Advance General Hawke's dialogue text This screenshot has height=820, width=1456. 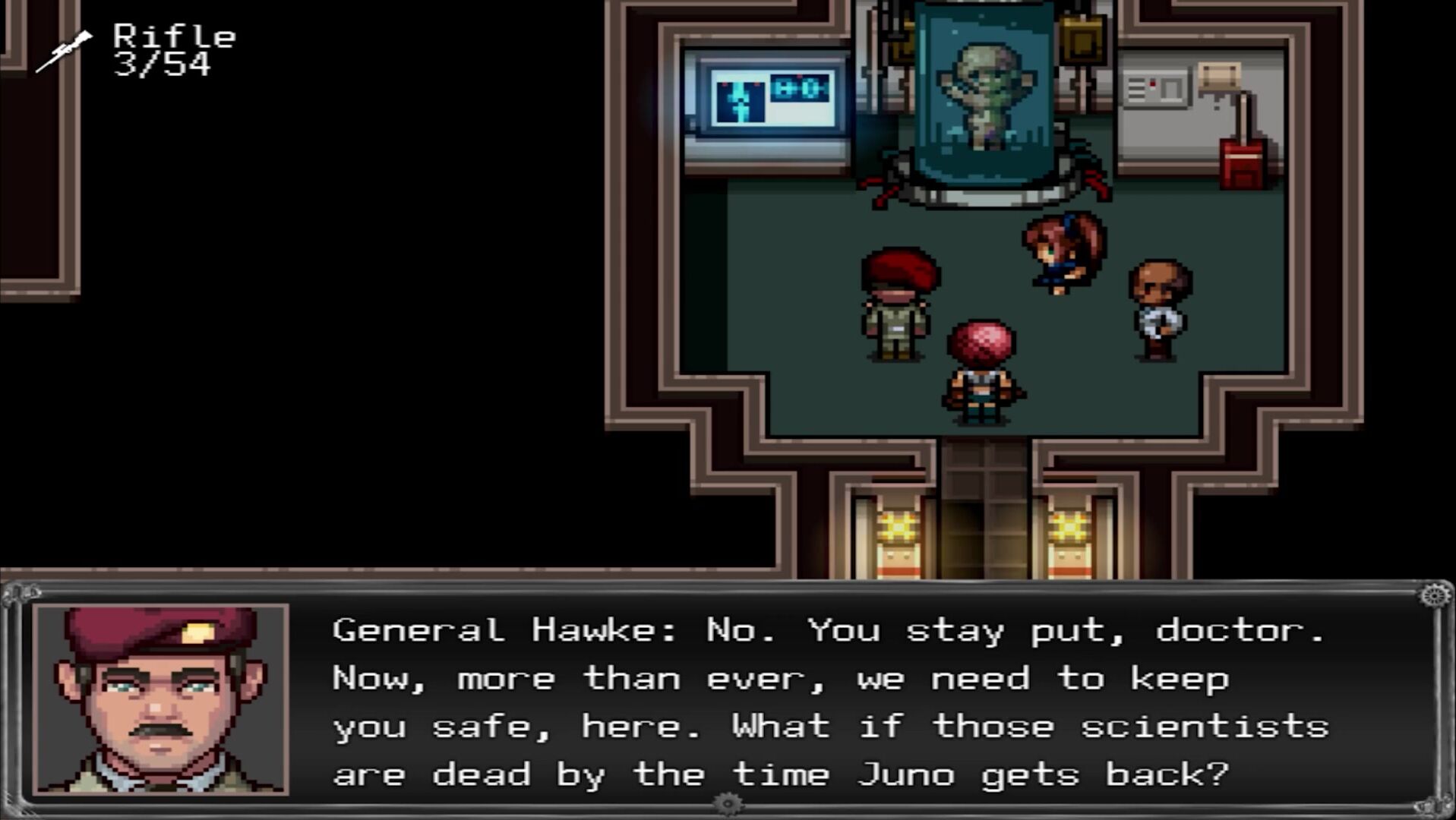pyautogui.click(x=829, y=702)
